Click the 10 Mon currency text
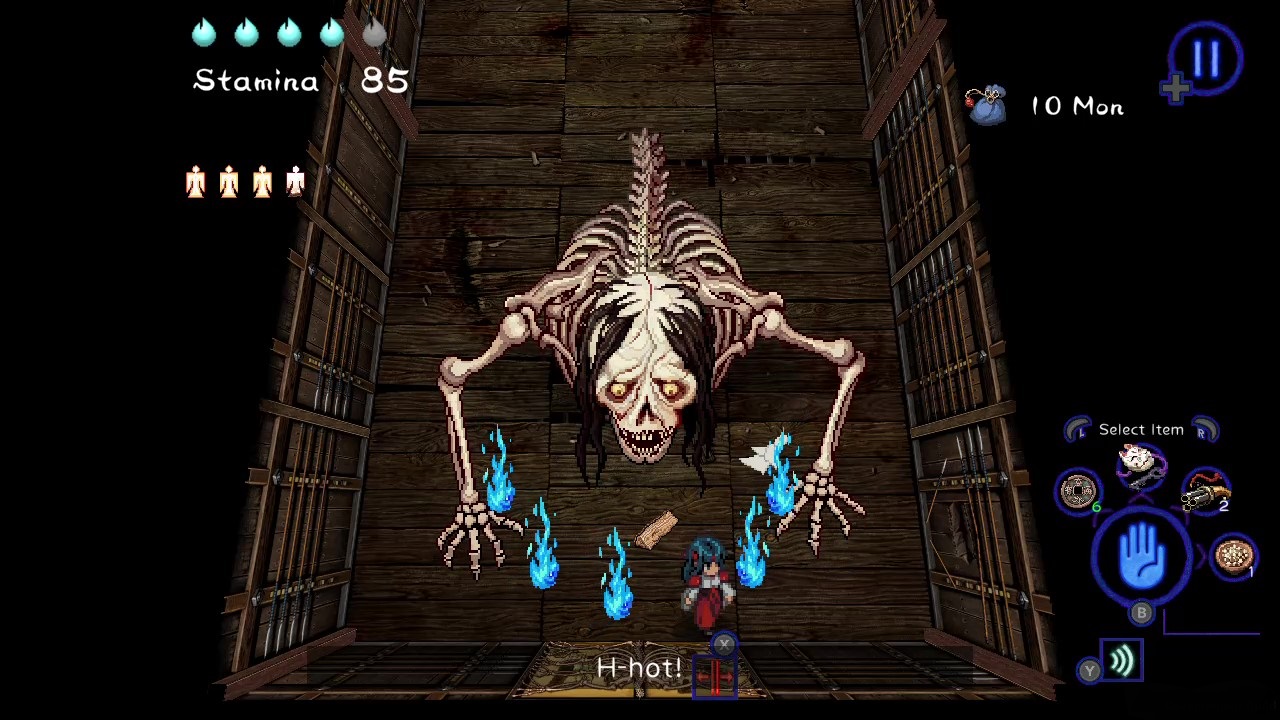1280x720 pixels. 1077,107
